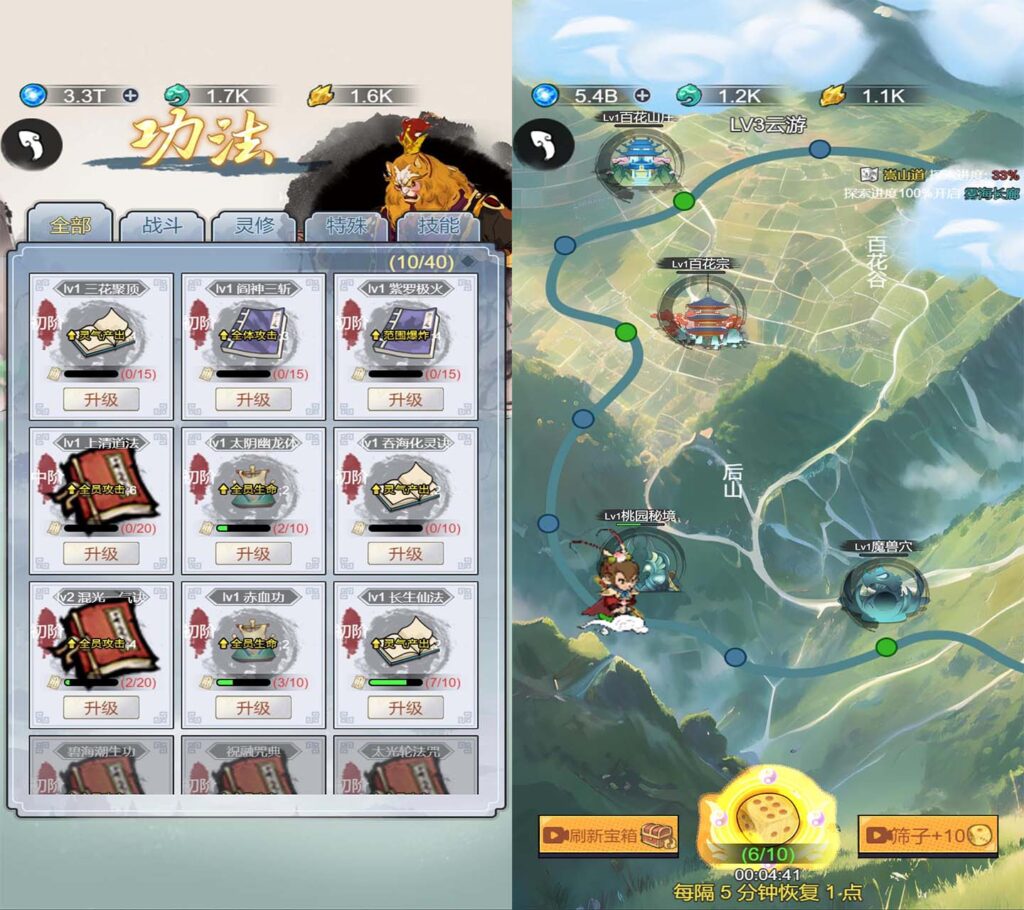Viewport: 1024px width, 910px height.
Task: Upgrade the 赤血功 skill
Action: [x=253, y=707]
